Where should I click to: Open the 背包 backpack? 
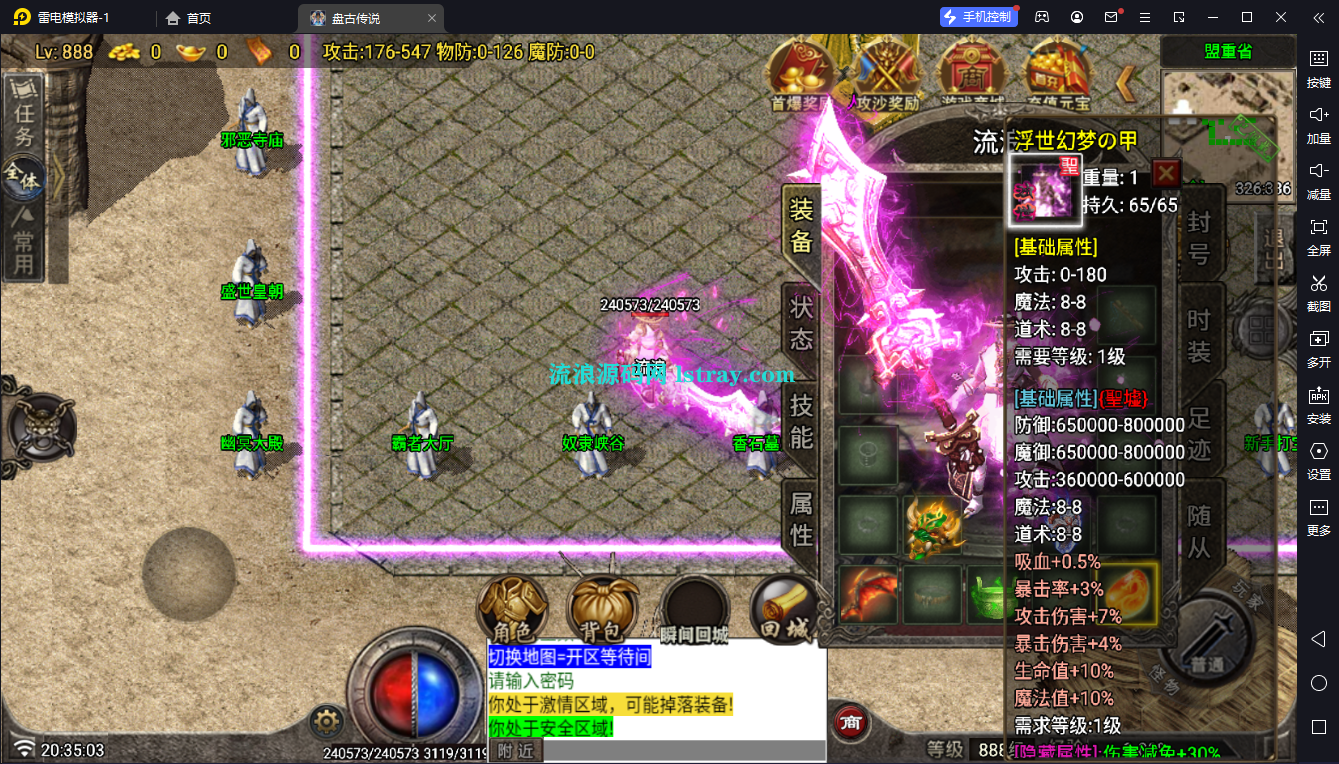point(603,609)
